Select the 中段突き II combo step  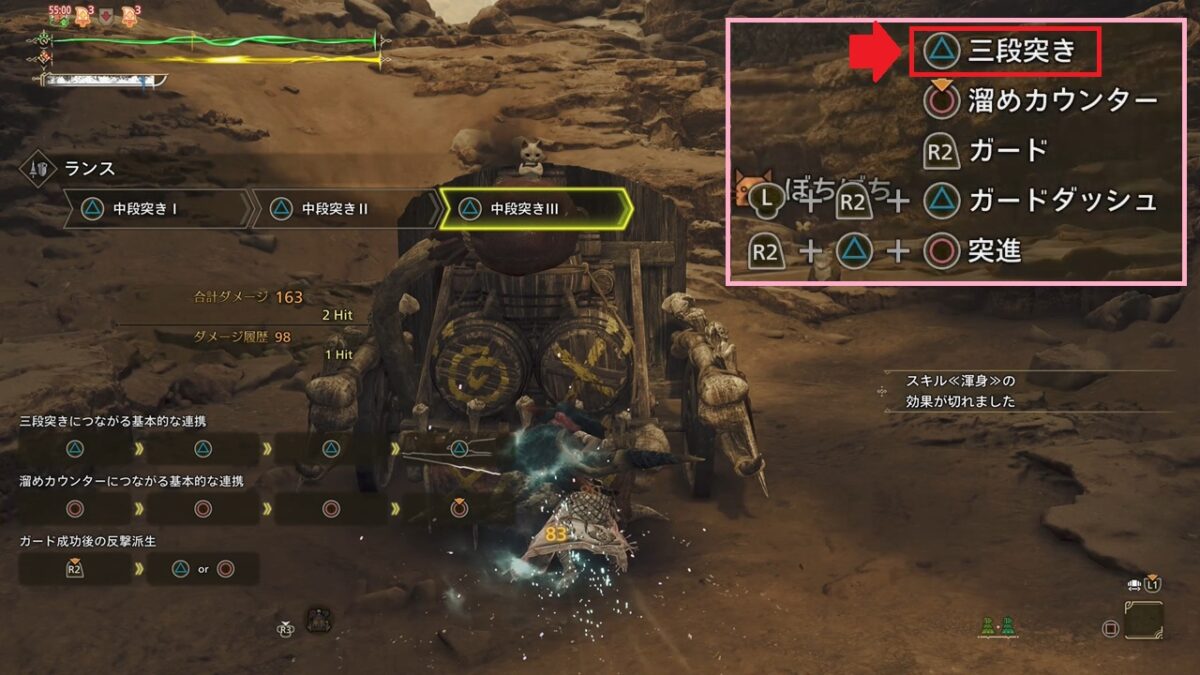pyautogui.click(x=342, y=209)
